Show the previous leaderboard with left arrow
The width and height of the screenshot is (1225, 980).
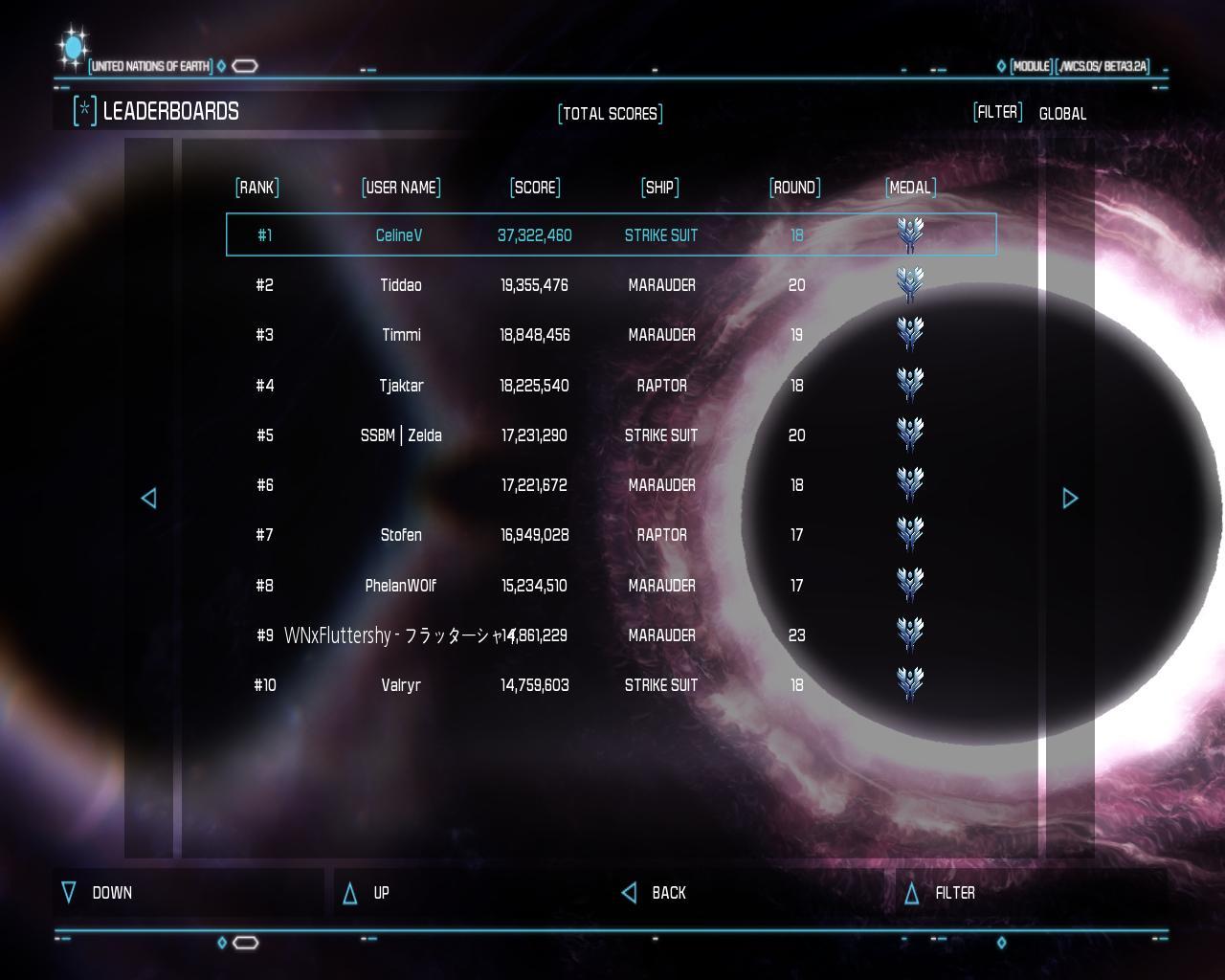tap(148, 498)
